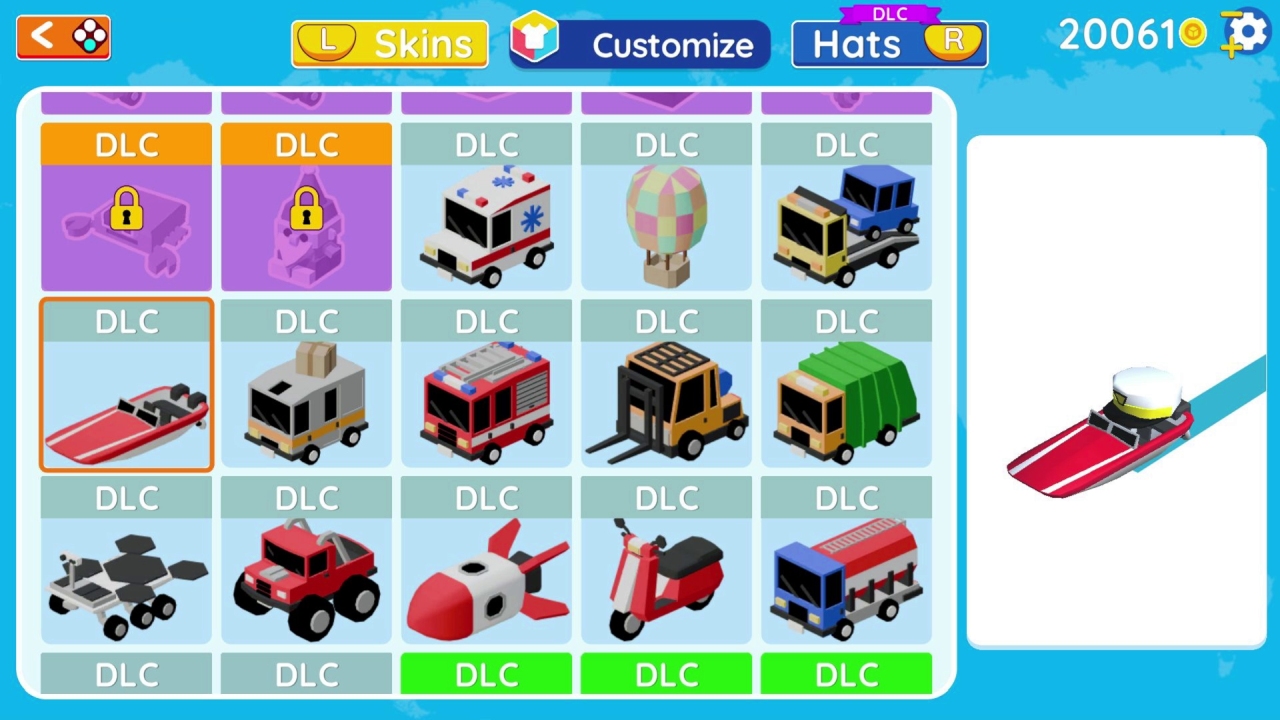
Task: Choose the red scooter skin
Action: [x=666, y=575]
